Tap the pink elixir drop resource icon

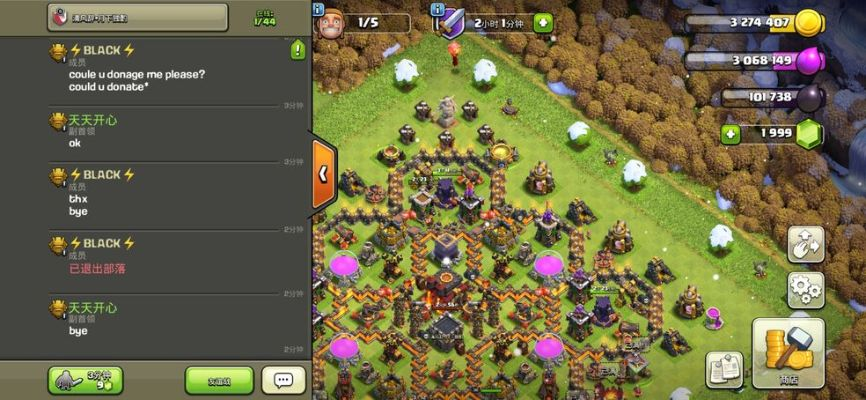pyautogui.click(x=808, y=60)
